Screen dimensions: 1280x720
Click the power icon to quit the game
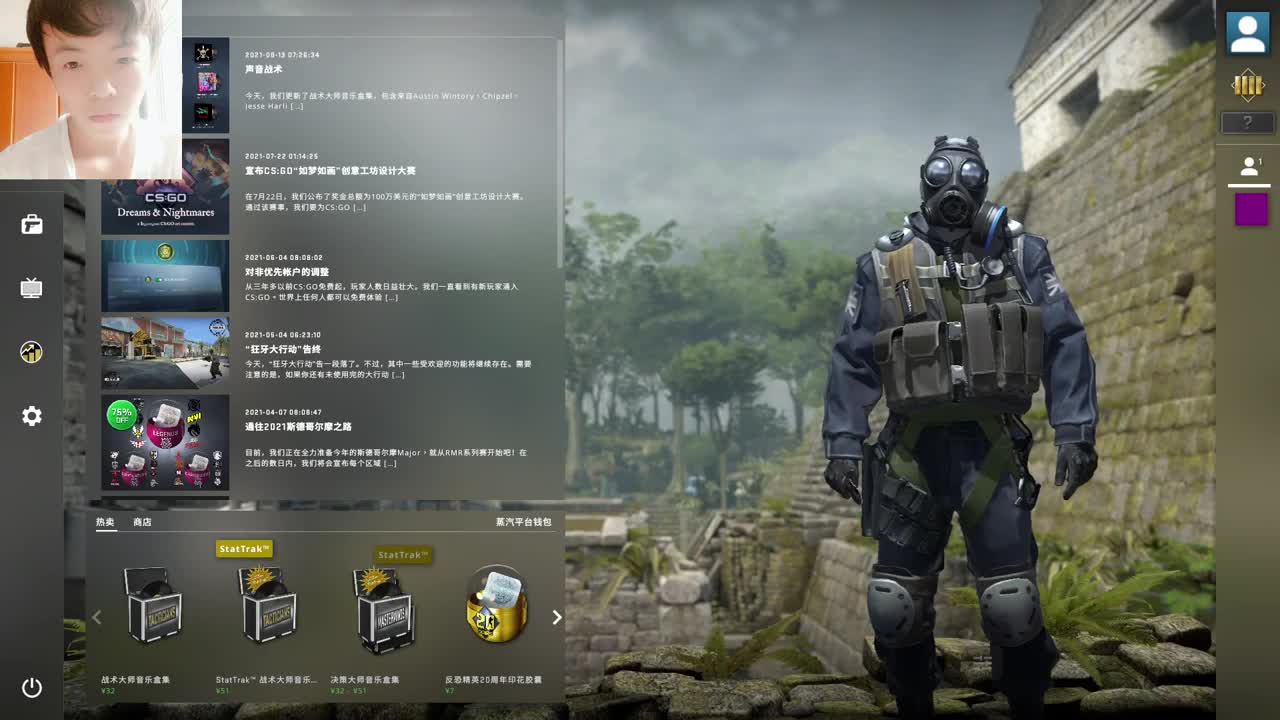(x=32, y=688)
